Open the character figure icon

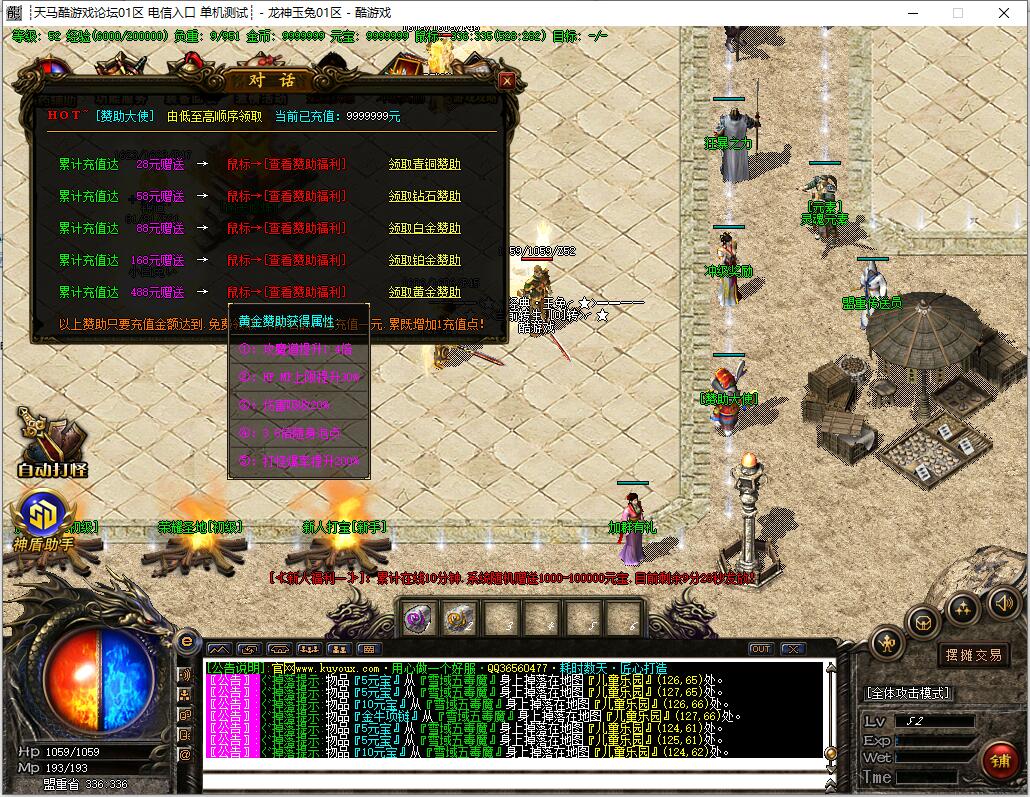(887, 642)
